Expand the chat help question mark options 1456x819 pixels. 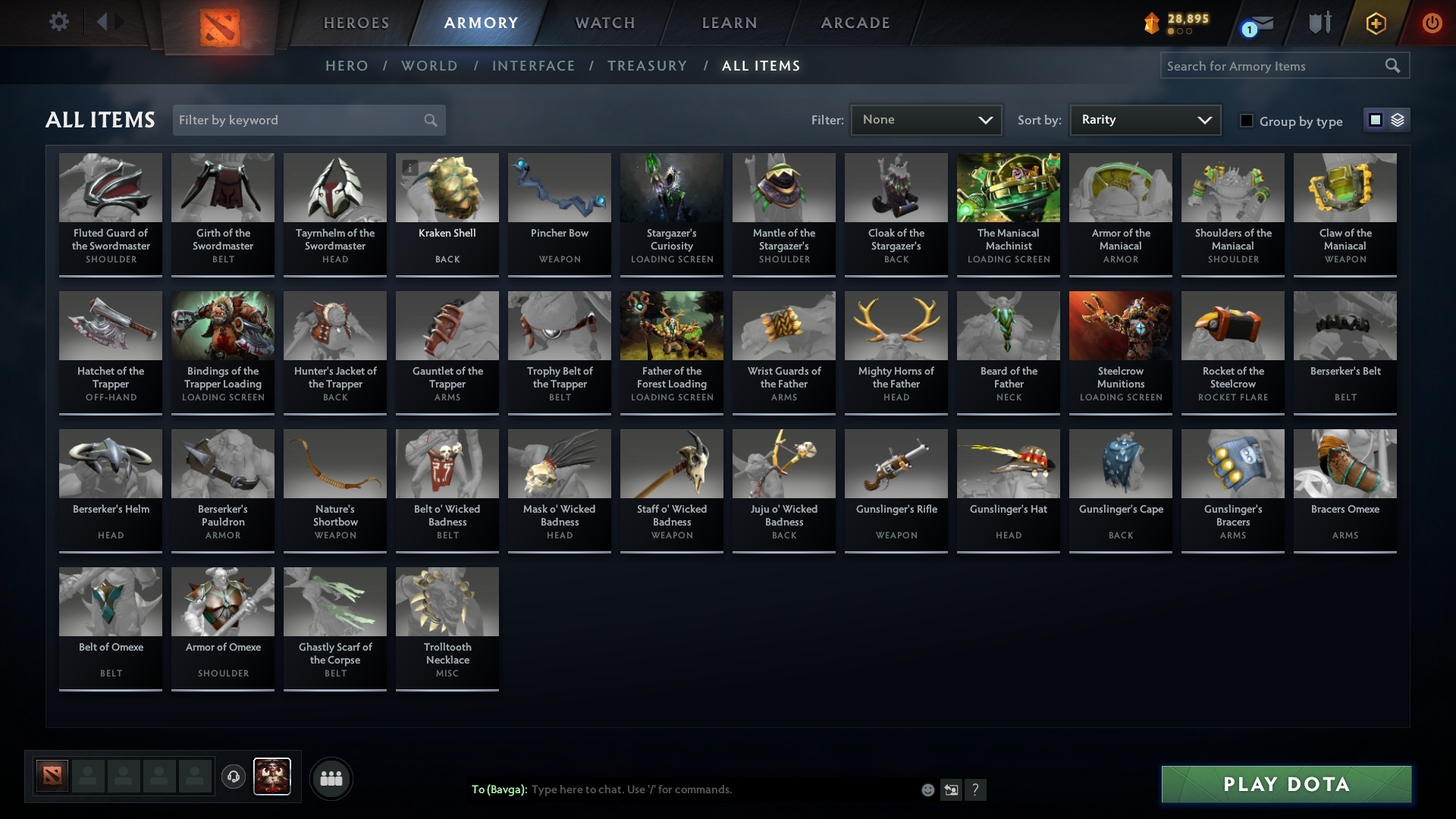click(977, 789)
